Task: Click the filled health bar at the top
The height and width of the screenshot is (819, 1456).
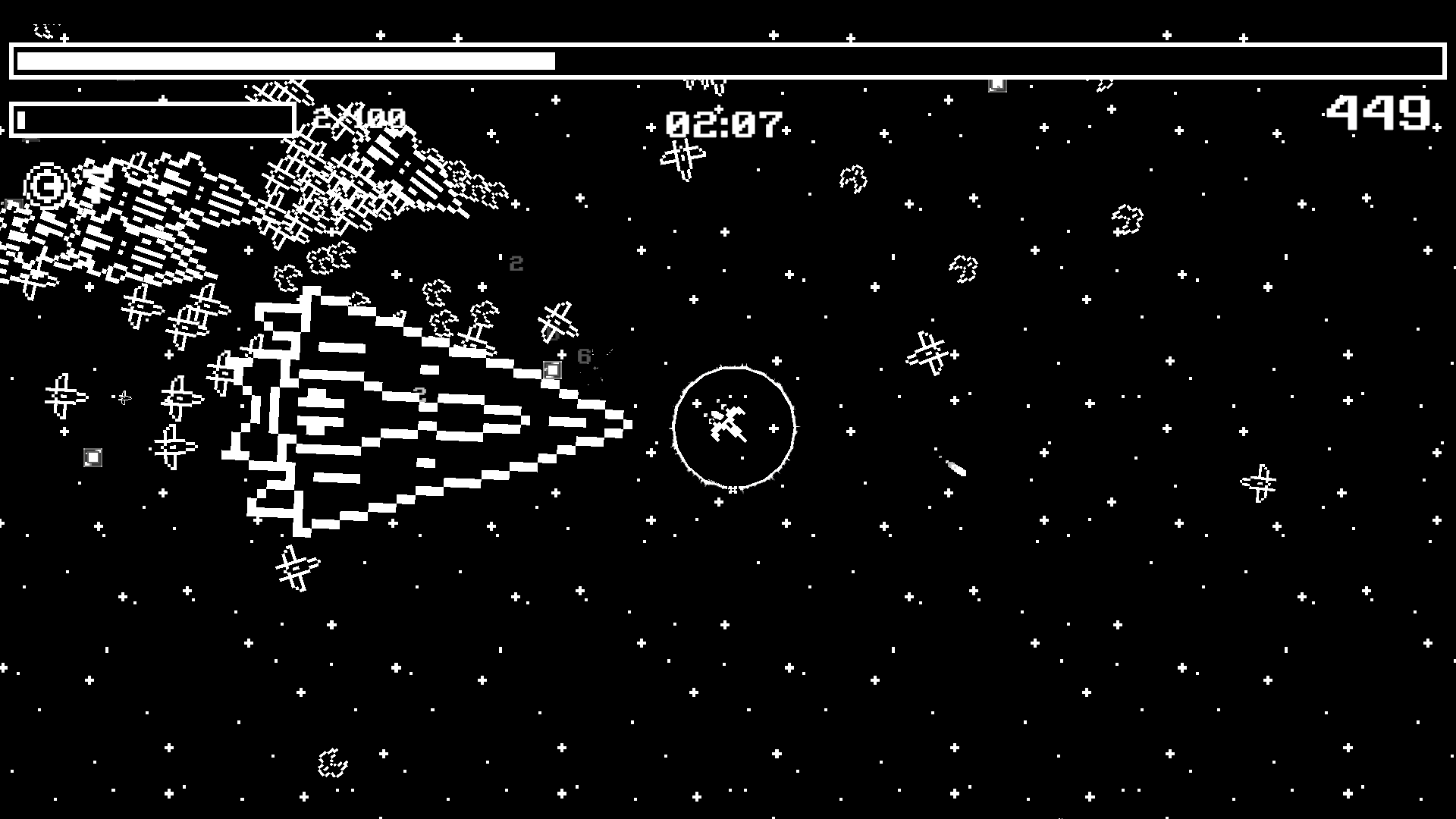Action: point(281,60)
